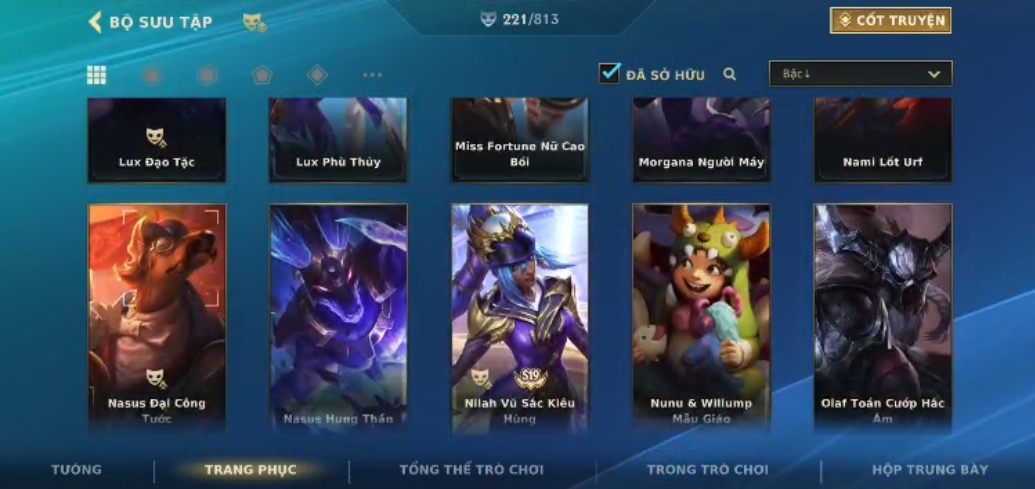Toggle the Đã Sở Hữu owned checkbox
Screen dimensions: 1035x489
[609, 73]
